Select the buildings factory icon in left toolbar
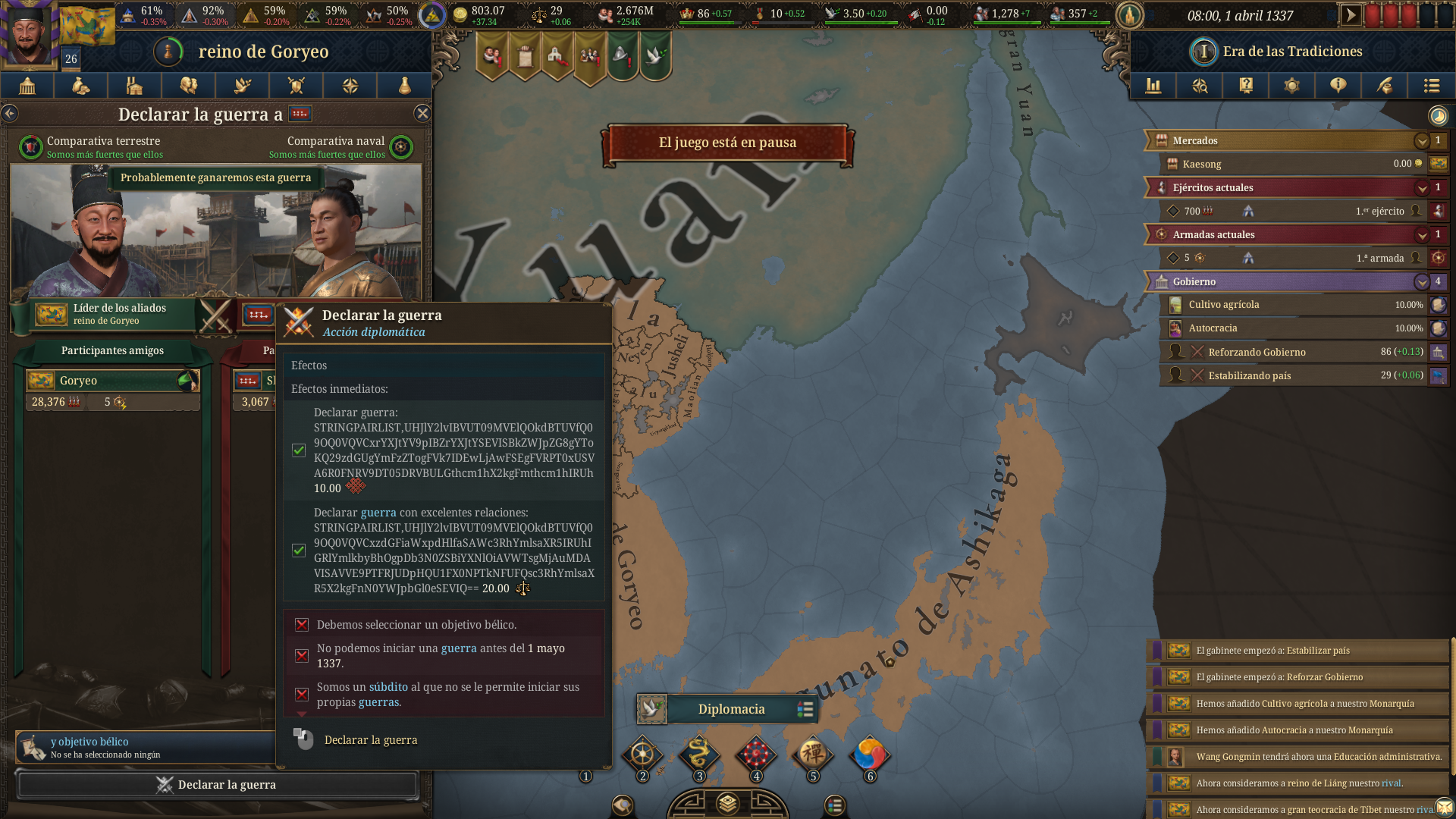 (134, 86)
